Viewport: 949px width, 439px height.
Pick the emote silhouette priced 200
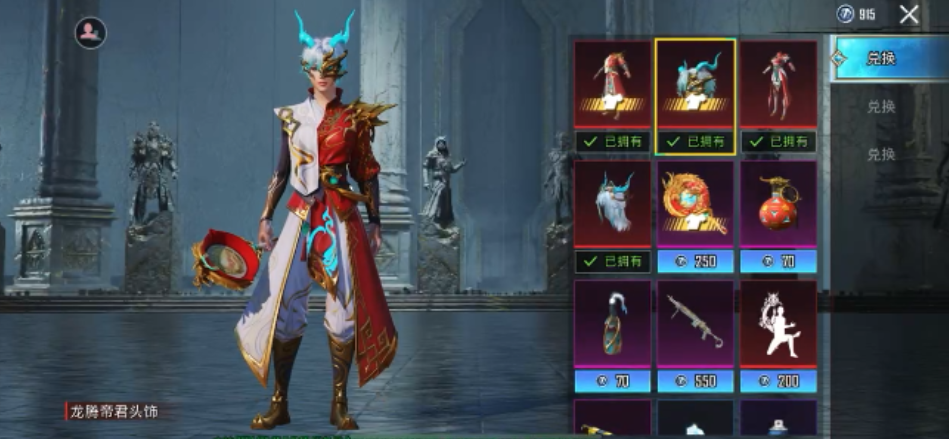pos(778,325)
